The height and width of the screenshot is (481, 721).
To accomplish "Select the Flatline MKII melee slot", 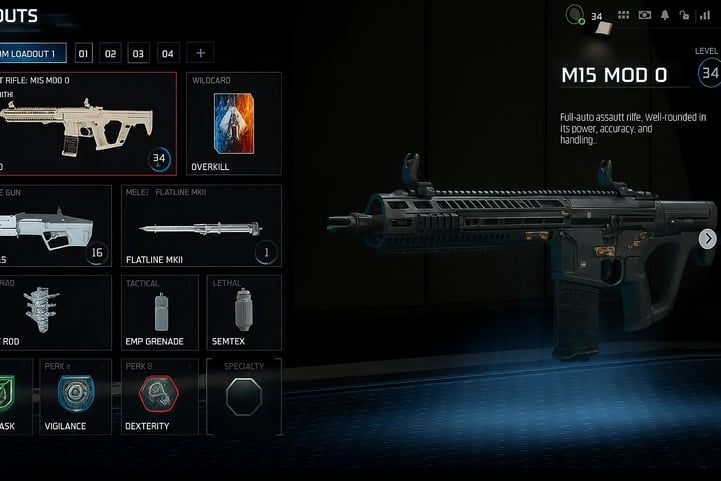I will click(201, 226).
